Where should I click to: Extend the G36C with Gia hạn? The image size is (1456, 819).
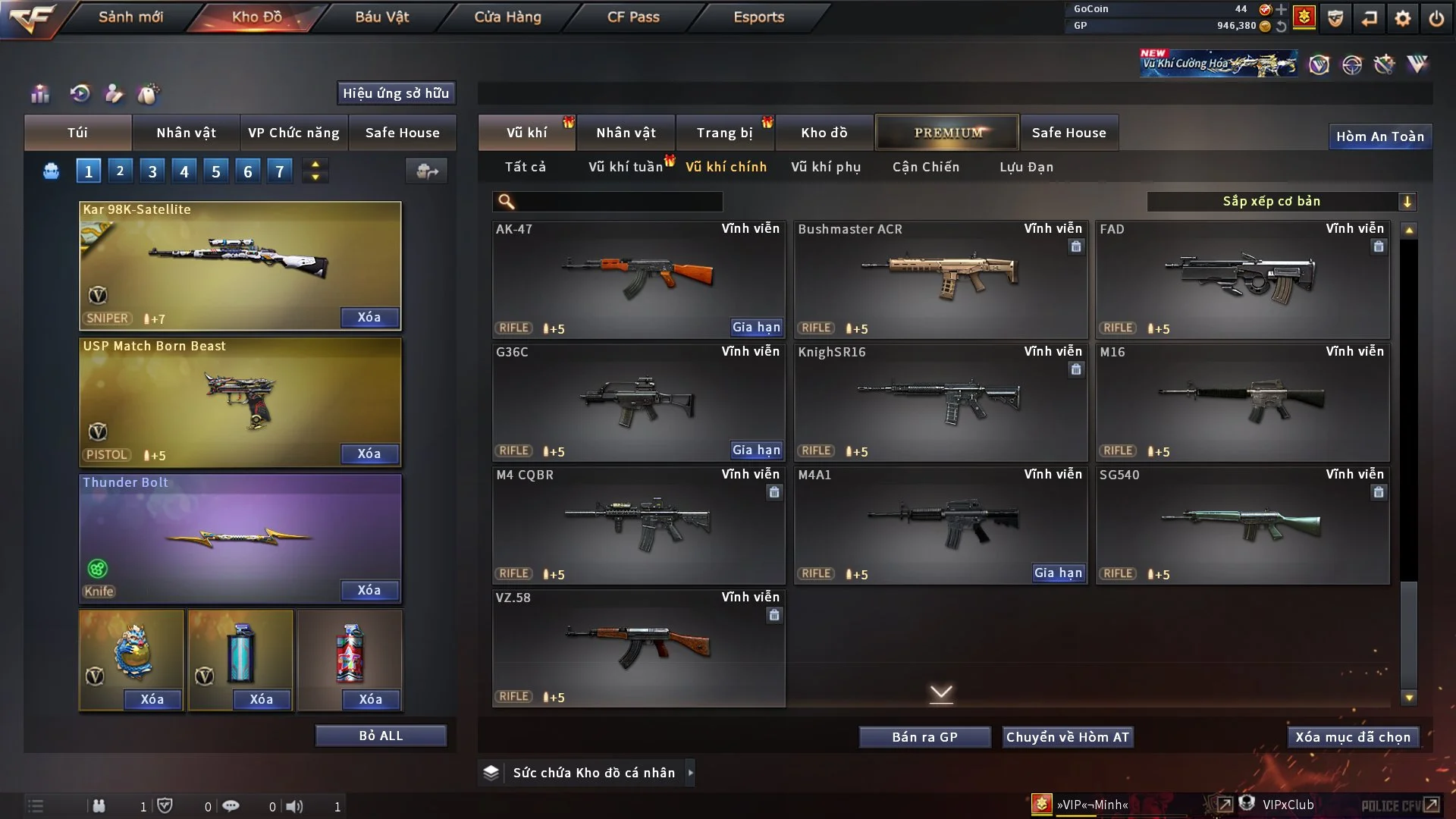[x=756, y=450]
